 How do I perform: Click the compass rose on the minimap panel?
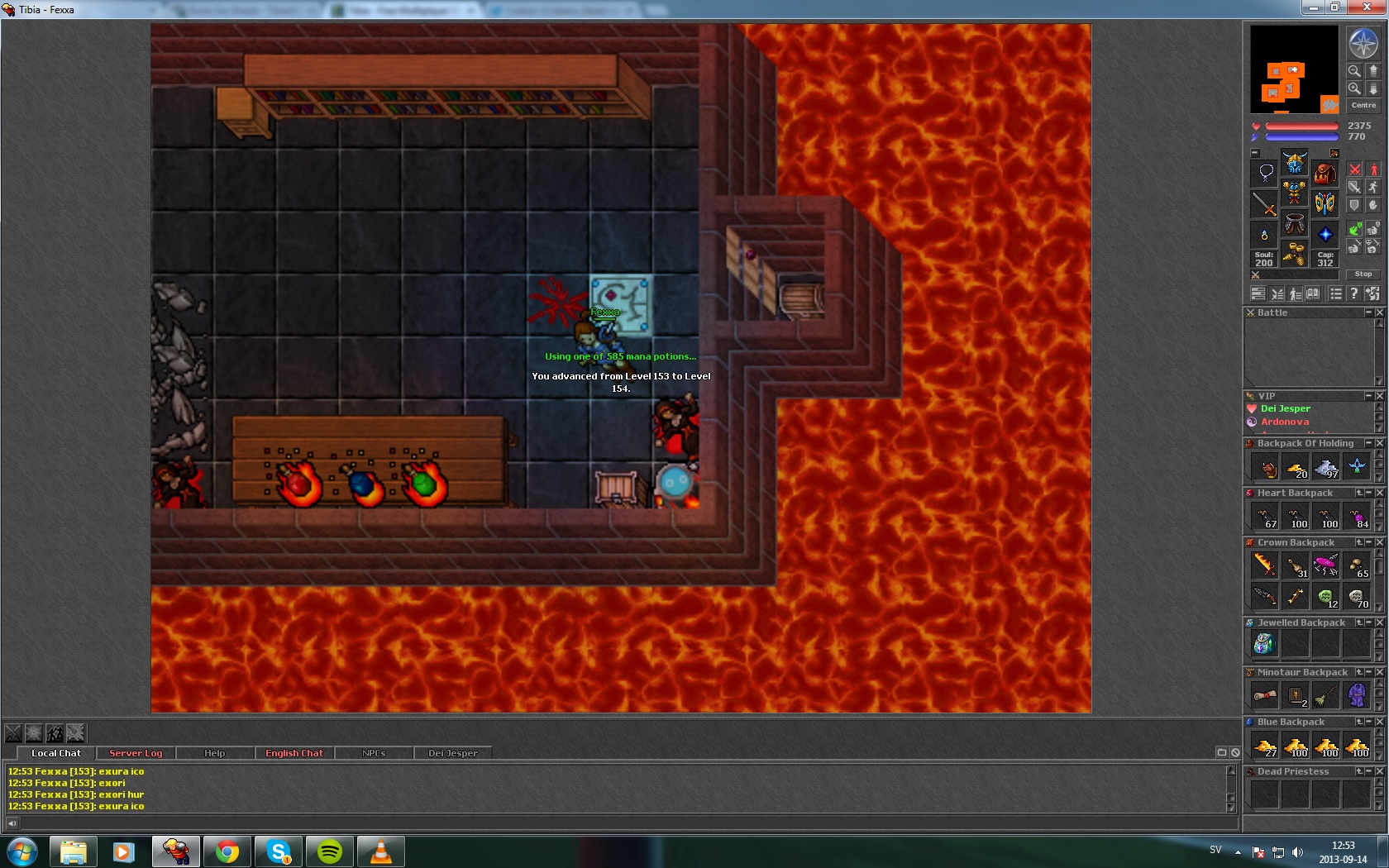1363,43
